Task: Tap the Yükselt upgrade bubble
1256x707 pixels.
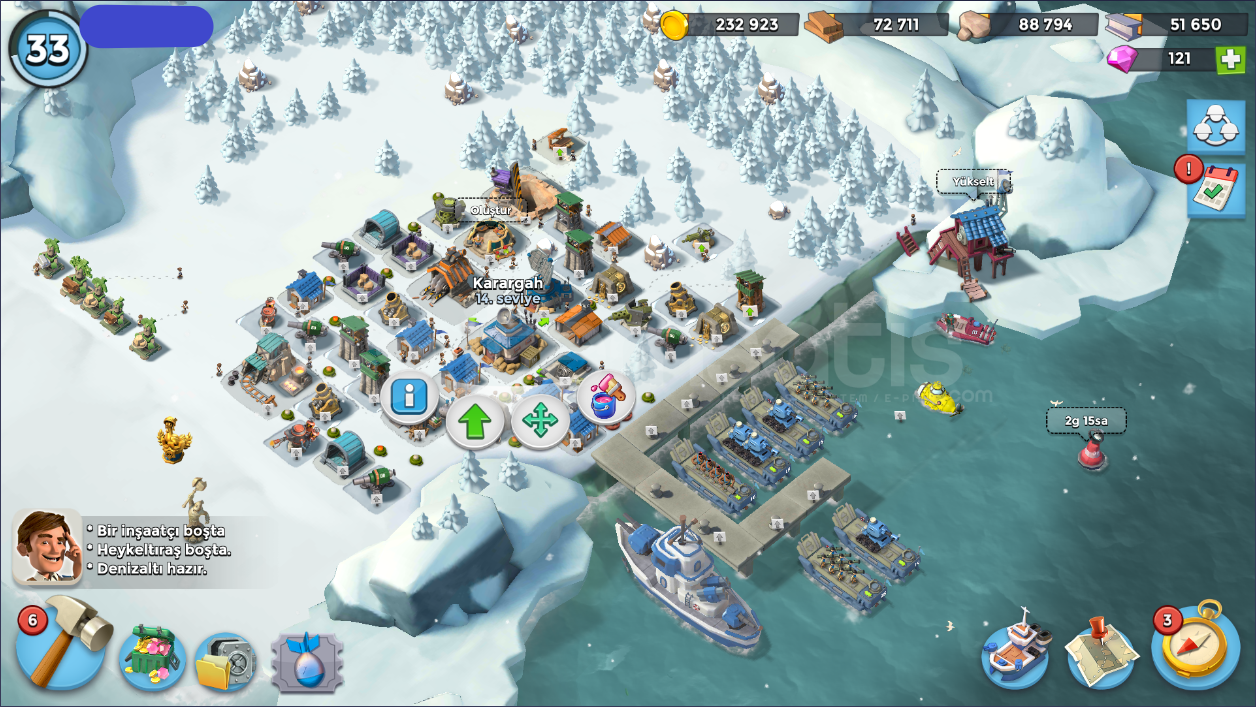Action: click(972, 182)
